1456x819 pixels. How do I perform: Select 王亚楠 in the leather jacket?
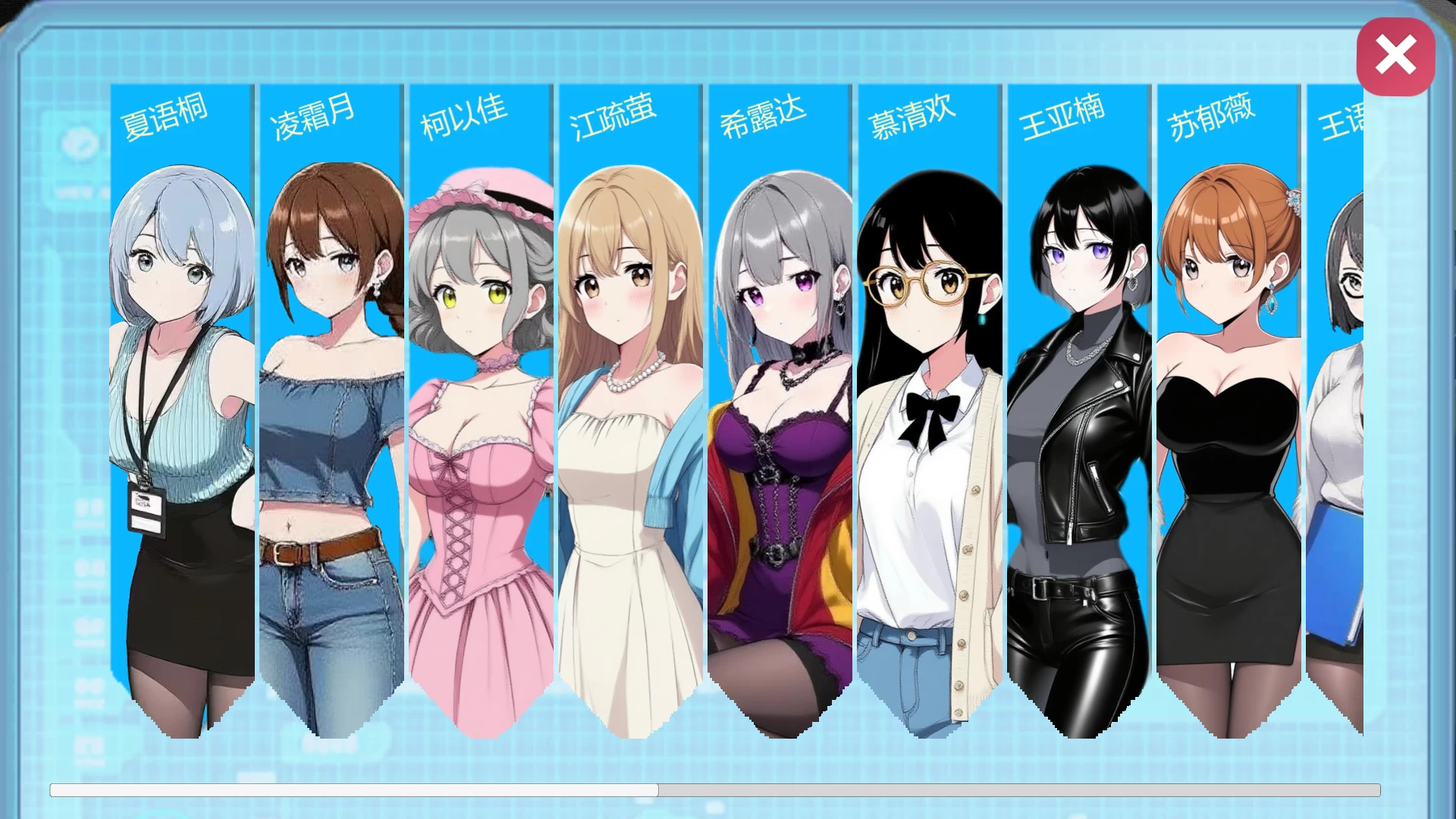point(1076,417)
